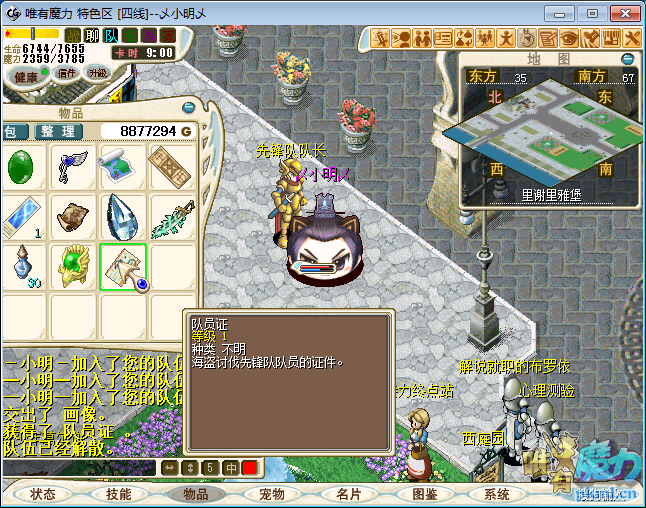This screenshot has width=646, height=508.
Task: Select the green gem inventory item
Action: click(22, 167)
